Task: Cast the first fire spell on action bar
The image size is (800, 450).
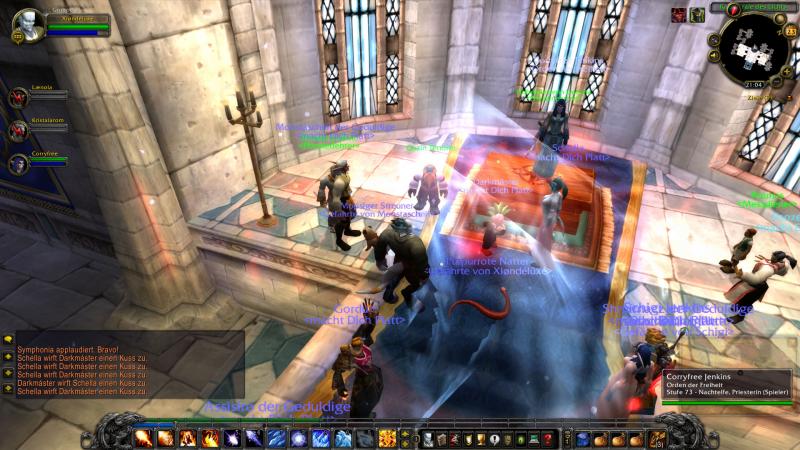Action: pos(143,438)
